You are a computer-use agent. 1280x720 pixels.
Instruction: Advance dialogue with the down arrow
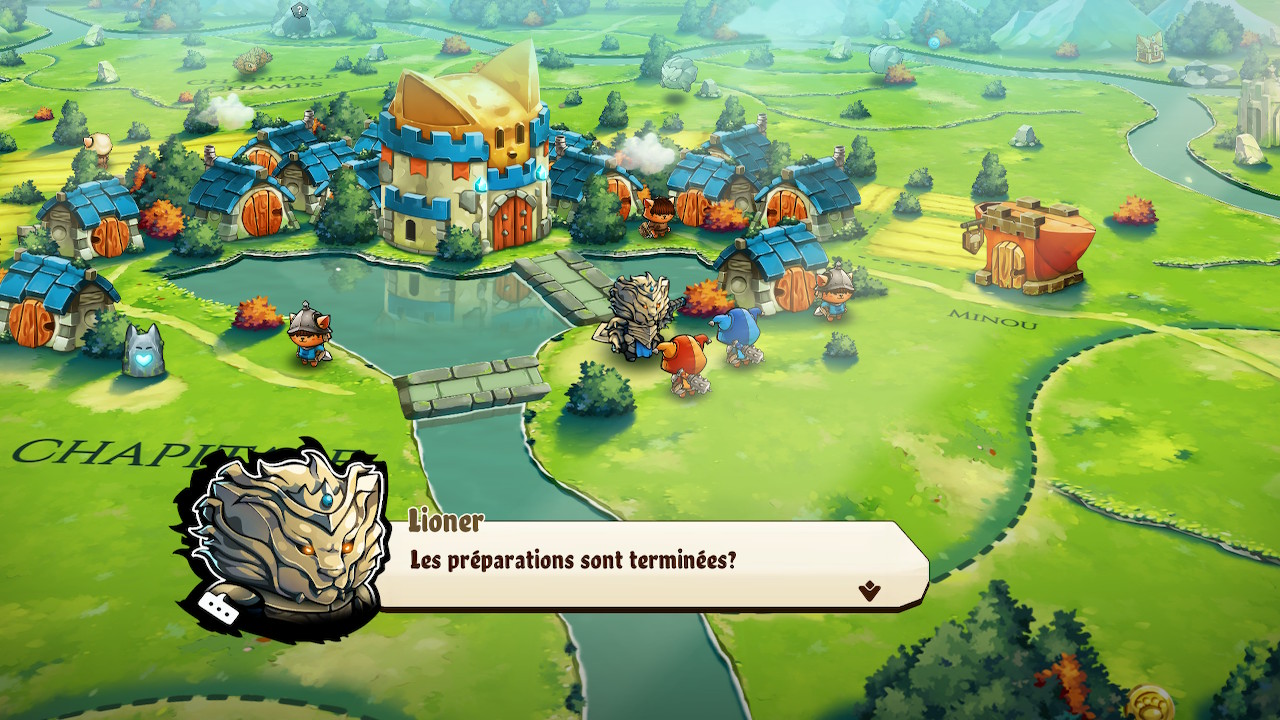coord(869,591)
